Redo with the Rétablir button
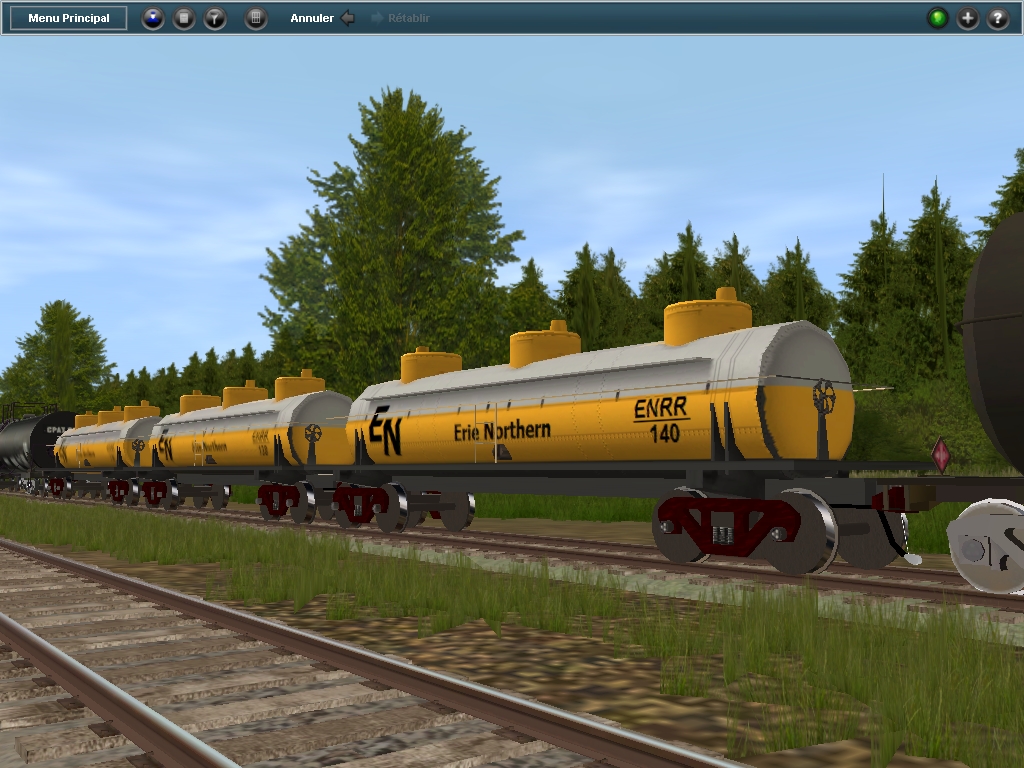This screenshot has height=768, width=1024. pos(400,18)
